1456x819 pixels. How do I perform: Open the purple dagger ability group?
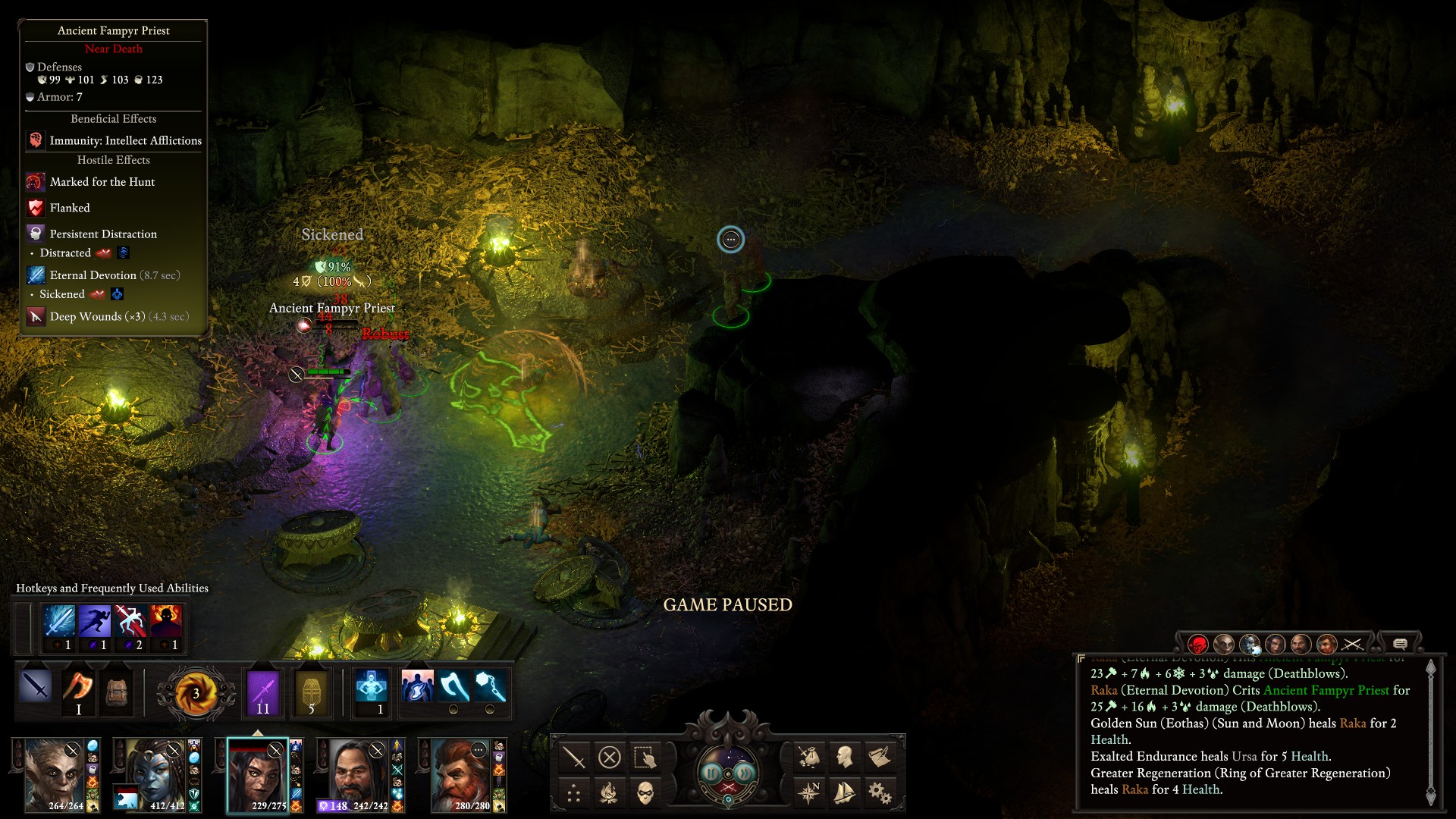263,692
